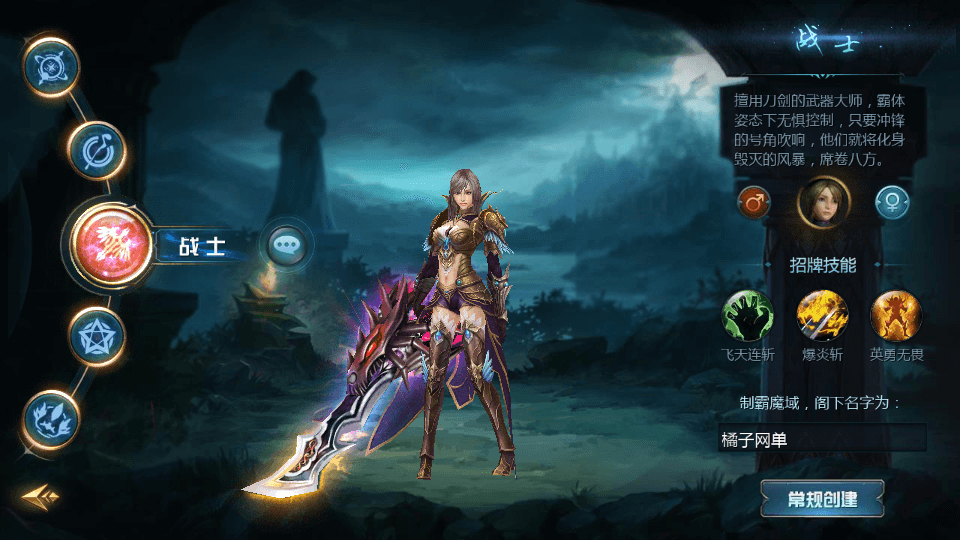The width and height of the screenshot is (960, 540).
Task: Select the crossed-star class icon at top
Action: pyautogui.click(x=51, y=66)
